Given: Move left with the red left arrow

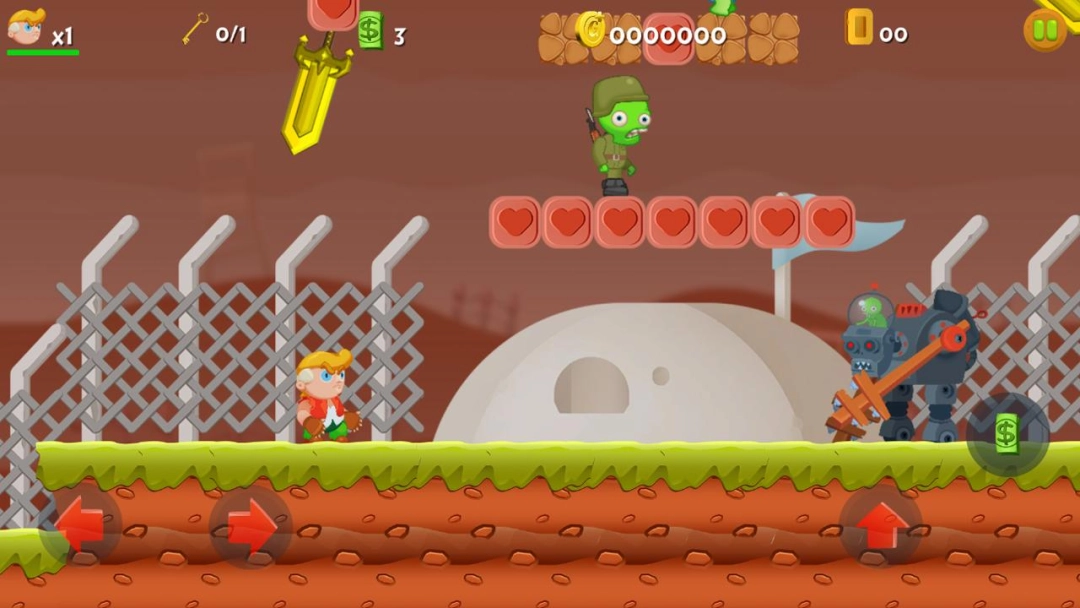Looking at the screenshot, I should [x=81, y=525].
